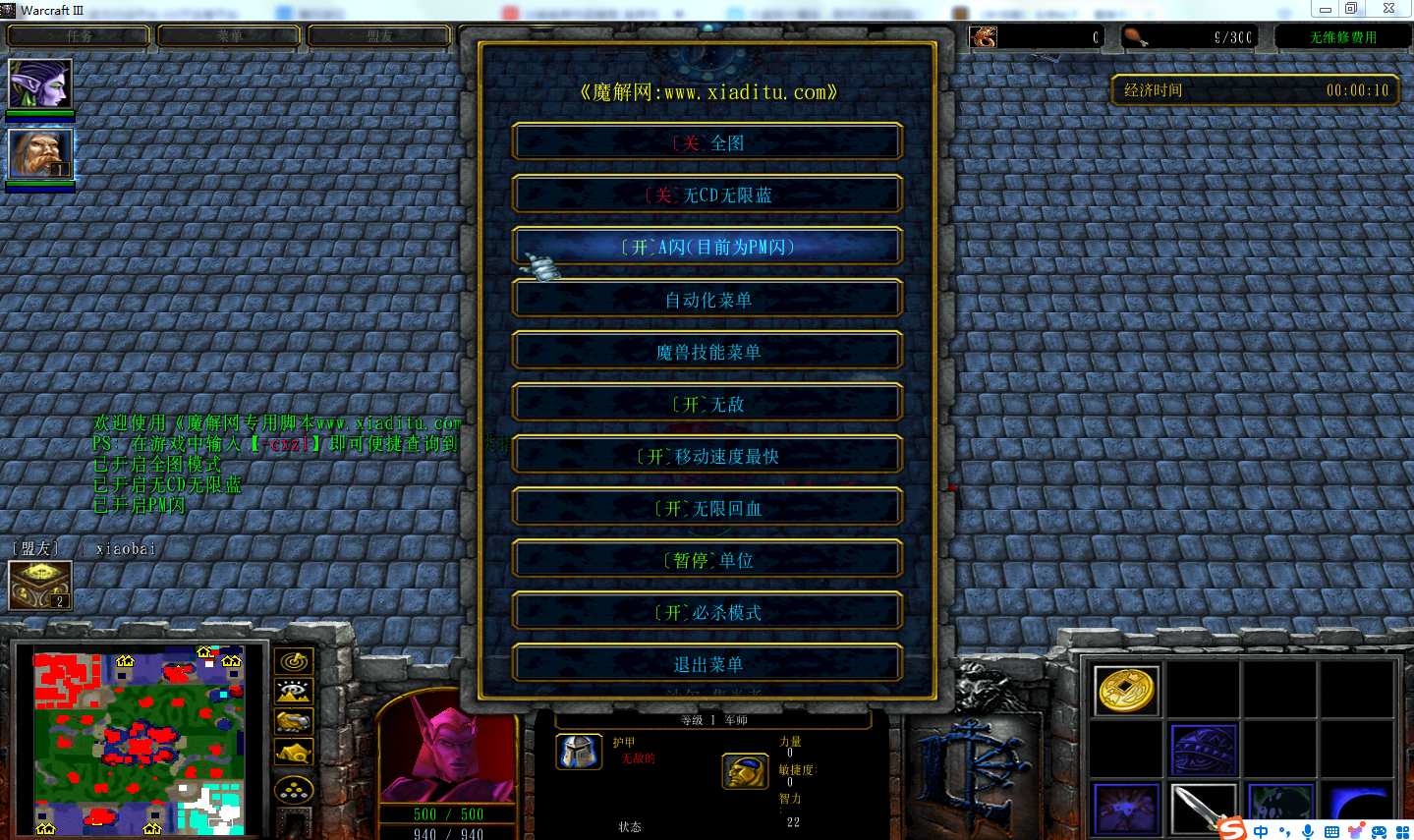This screenshot has height=840, width=1414.
Task: Click the hero portrait above the health bar
Action: [450, 756]
